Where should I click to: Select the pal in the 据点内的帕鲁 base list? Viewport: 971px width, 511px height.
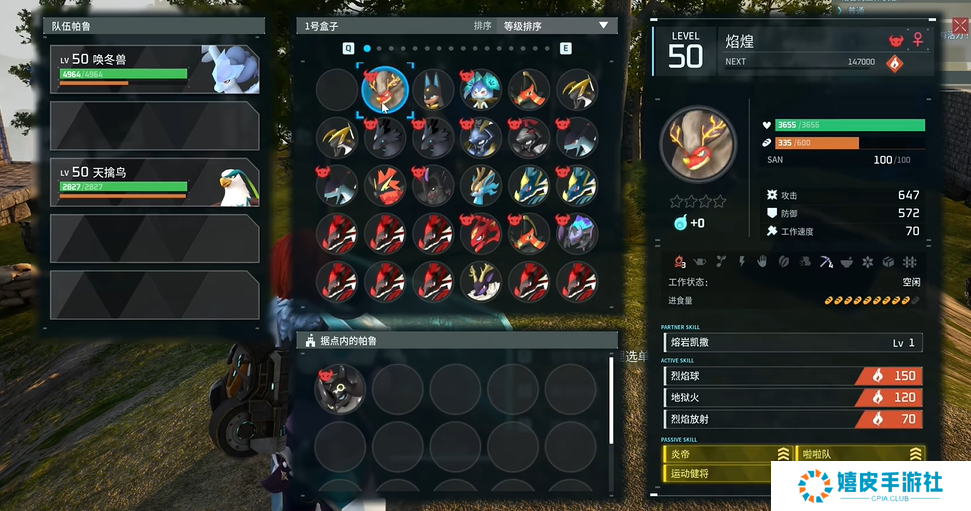(x=340, y=389)
